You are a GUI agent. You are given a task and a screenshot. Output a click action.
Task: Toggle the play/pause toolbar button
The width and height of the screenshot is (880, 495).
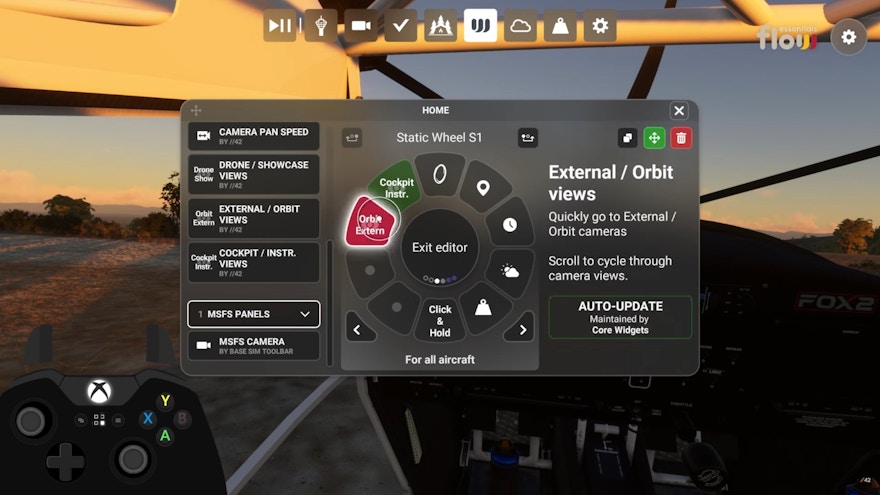click(280, 25)
